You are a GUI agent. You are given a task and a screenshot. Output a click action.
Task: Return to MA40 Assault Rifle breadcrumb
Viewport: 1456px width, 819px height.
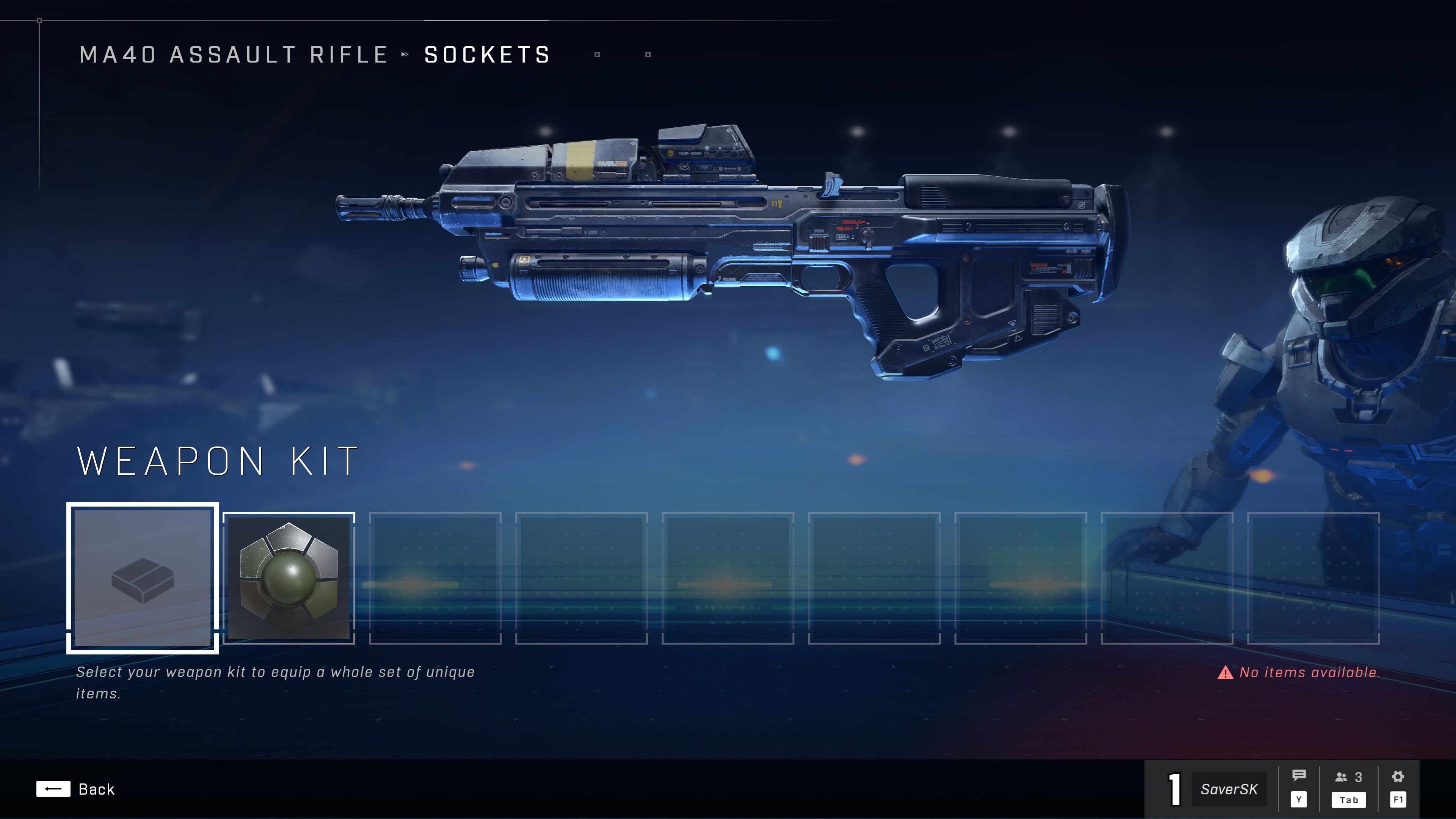pyautogui.click(x=234, y=55)
